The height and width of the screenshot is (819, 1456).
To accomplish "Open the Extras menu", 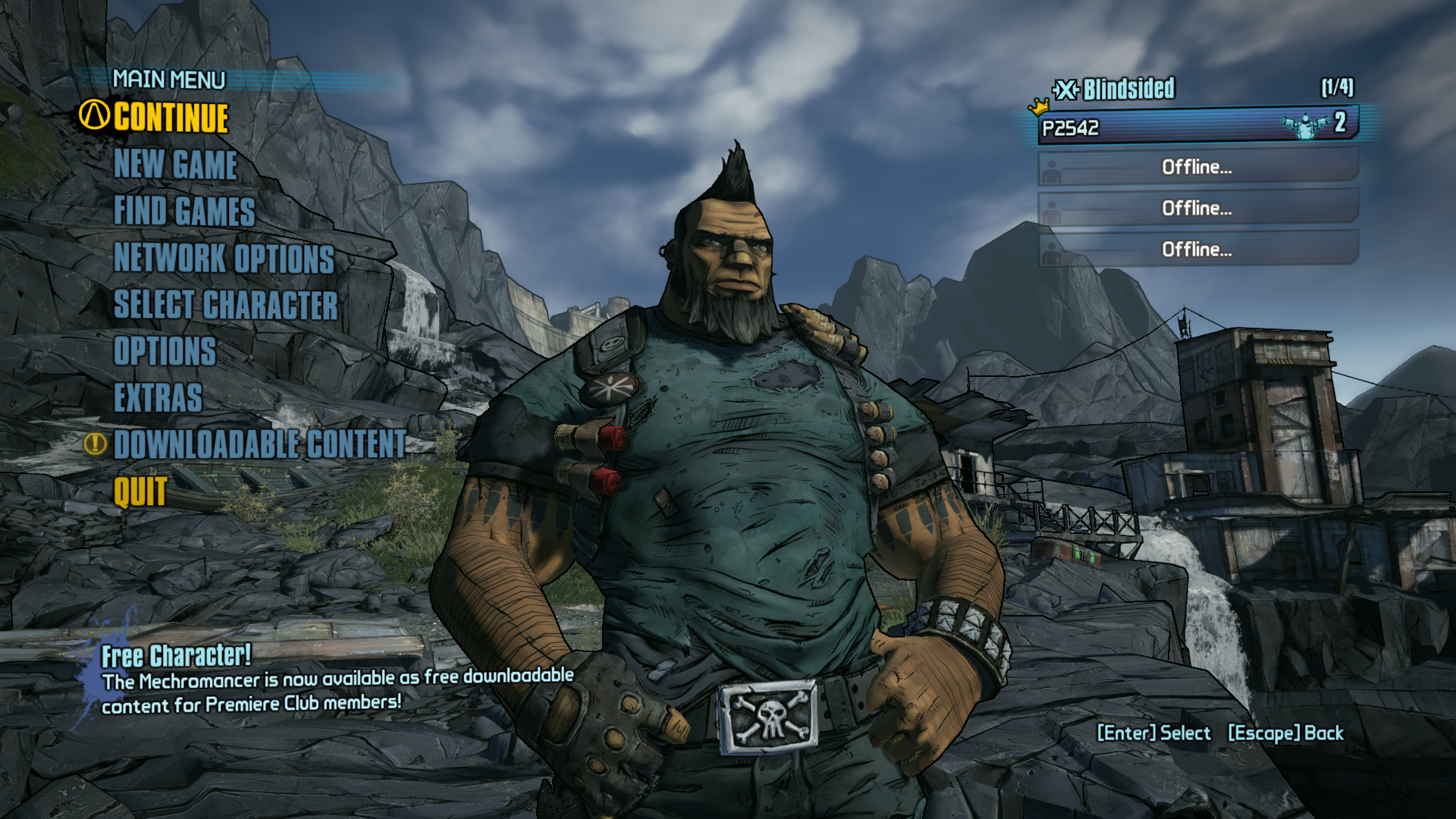I will coord(158,397).
